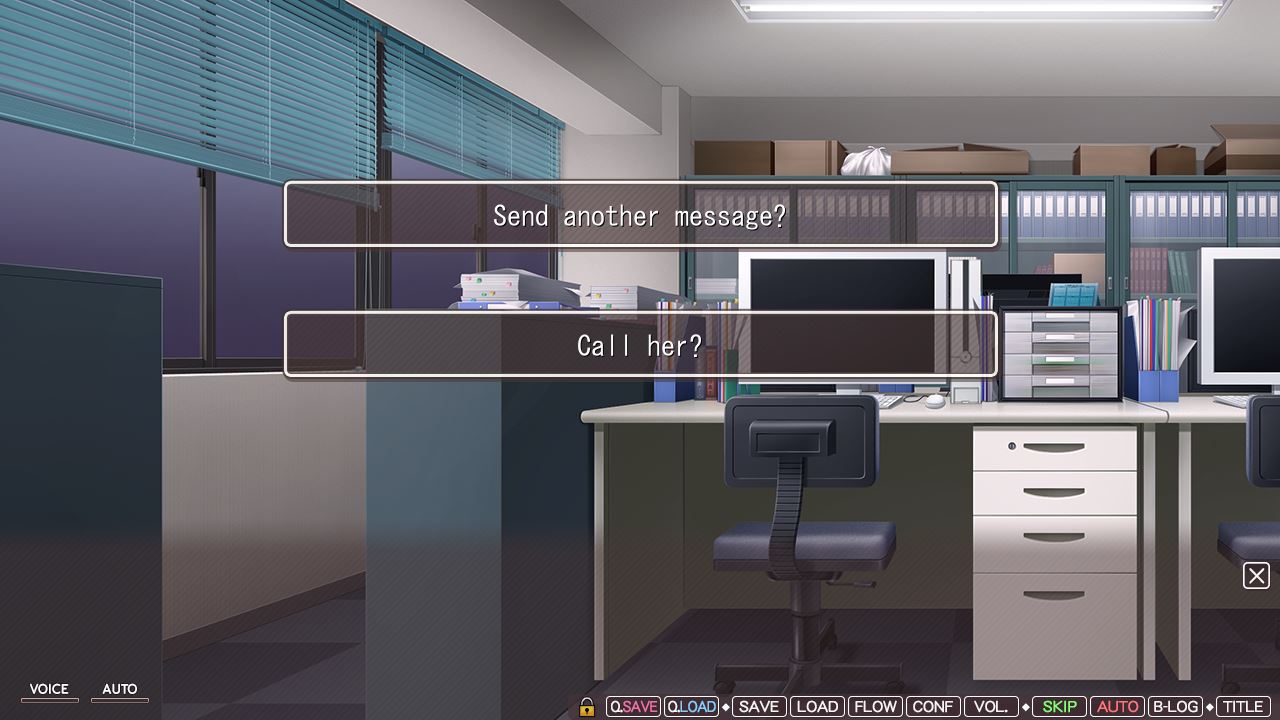
Task: Open the CONF settings menu
Action: (x=933, y=706)
